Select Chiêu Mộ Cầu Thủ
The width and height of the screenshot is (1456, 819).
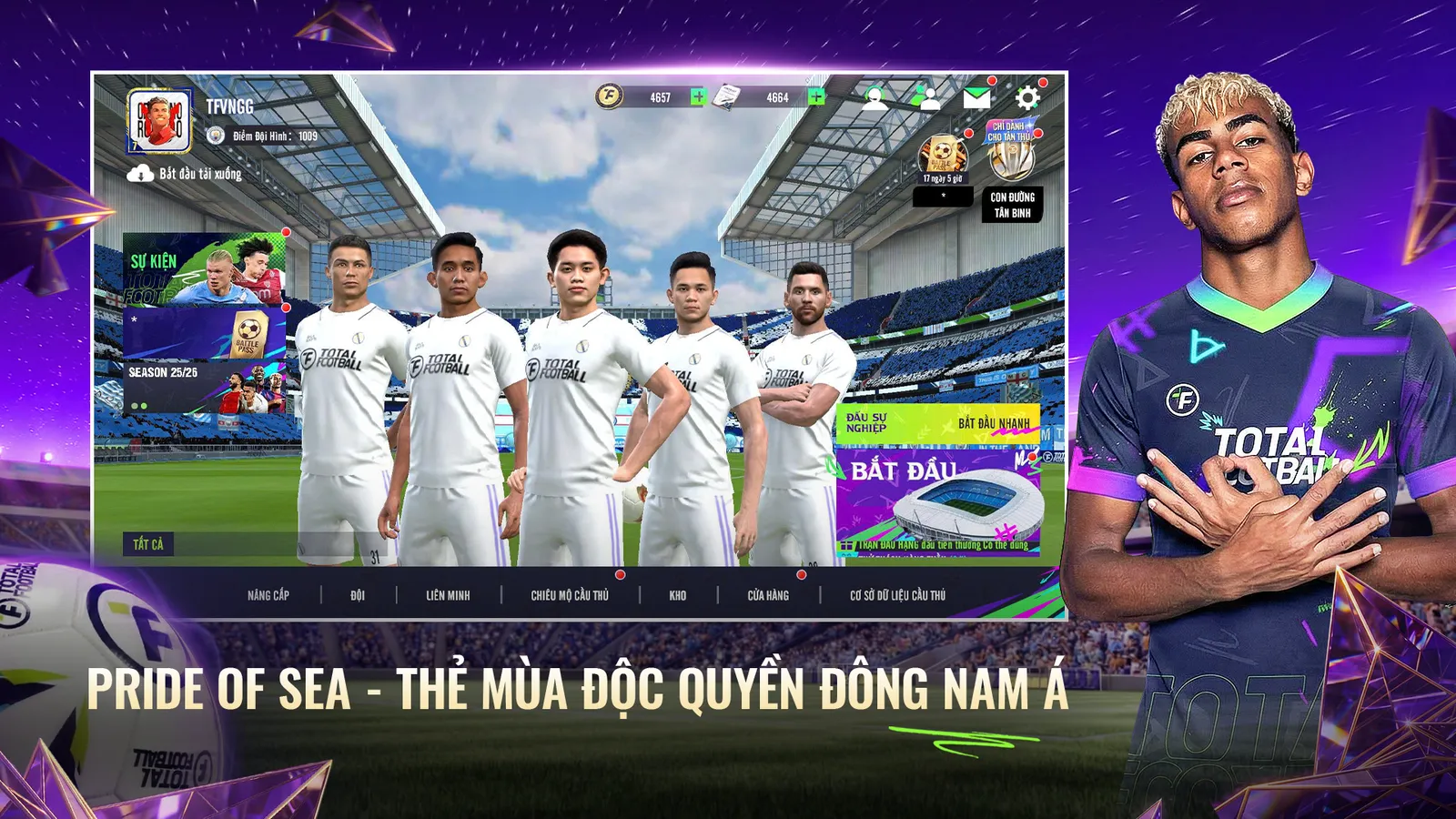tap(570, 595)
